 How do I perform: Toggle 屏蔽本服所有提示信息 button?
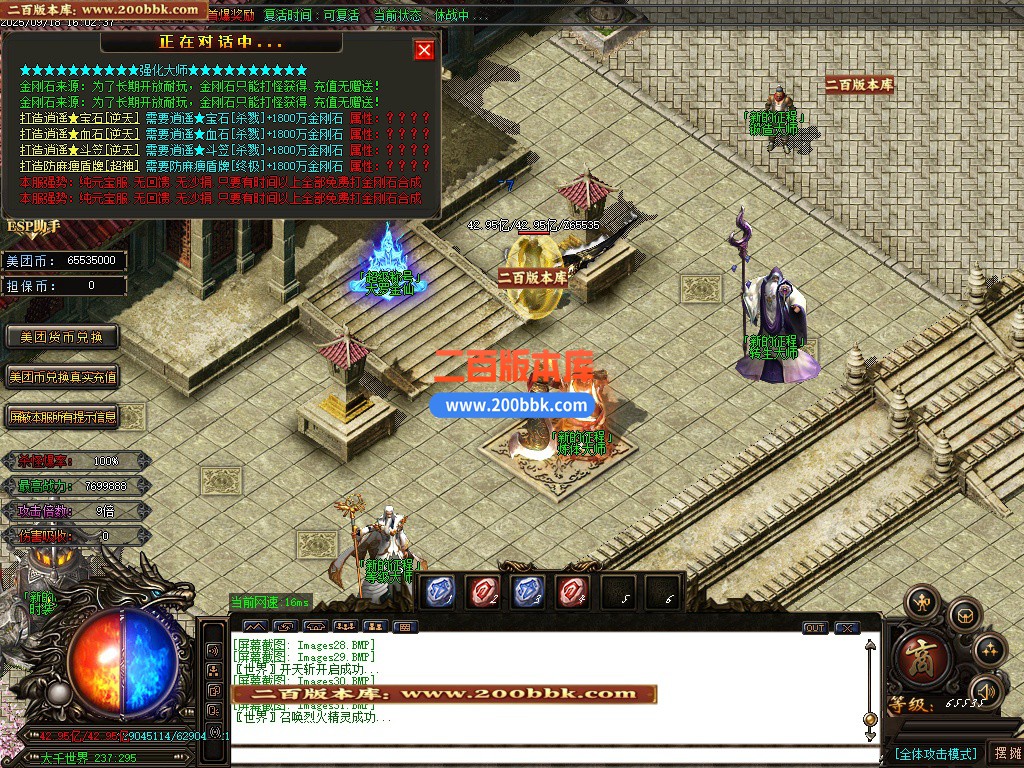point(62,417)
